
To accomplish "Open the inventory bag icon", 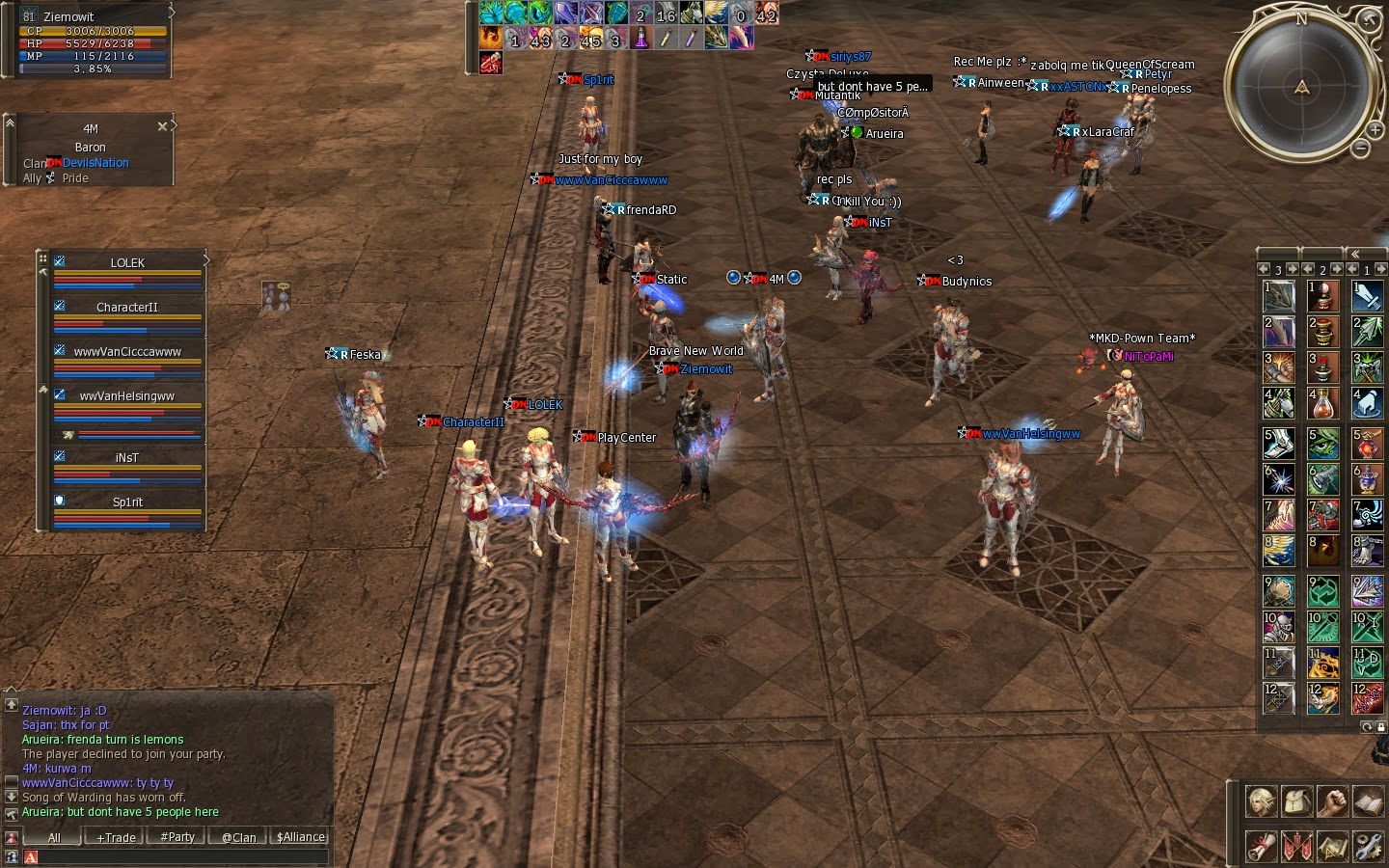I will [x=1297, y=801].
